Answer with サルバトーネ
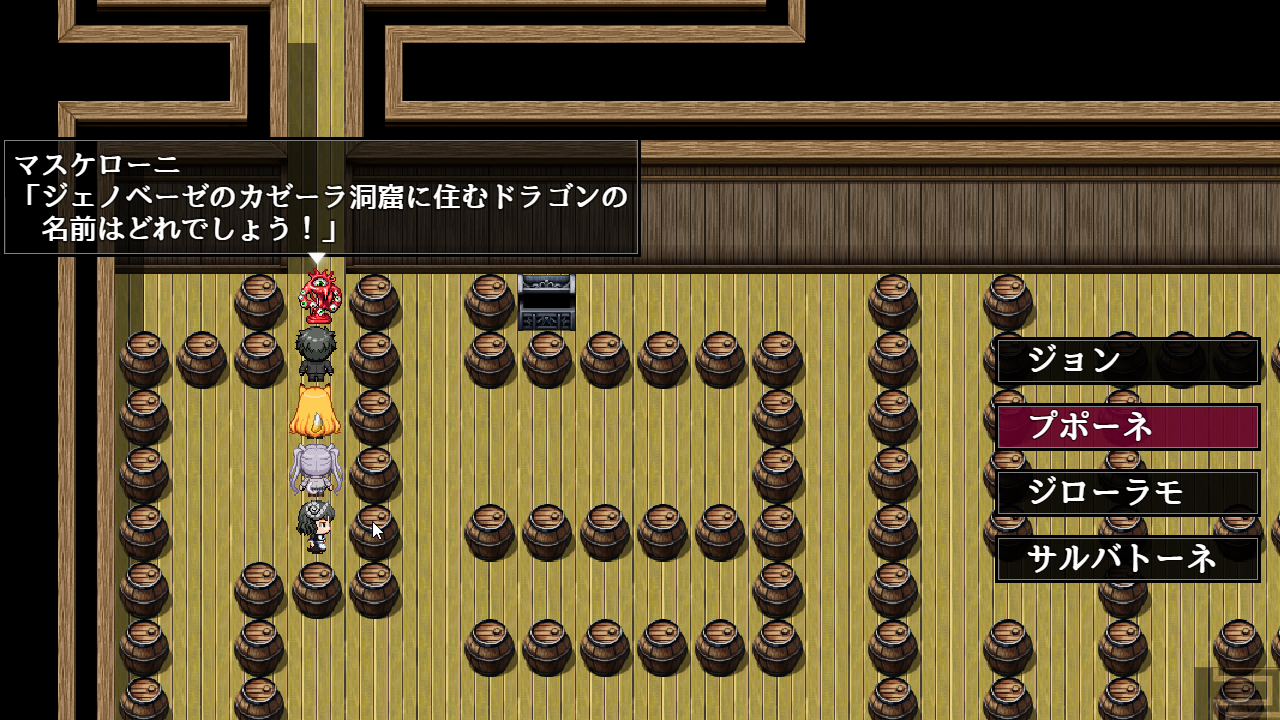Screen dimensions: 1280x720 pyautogui.click(x=1127, y=559)
